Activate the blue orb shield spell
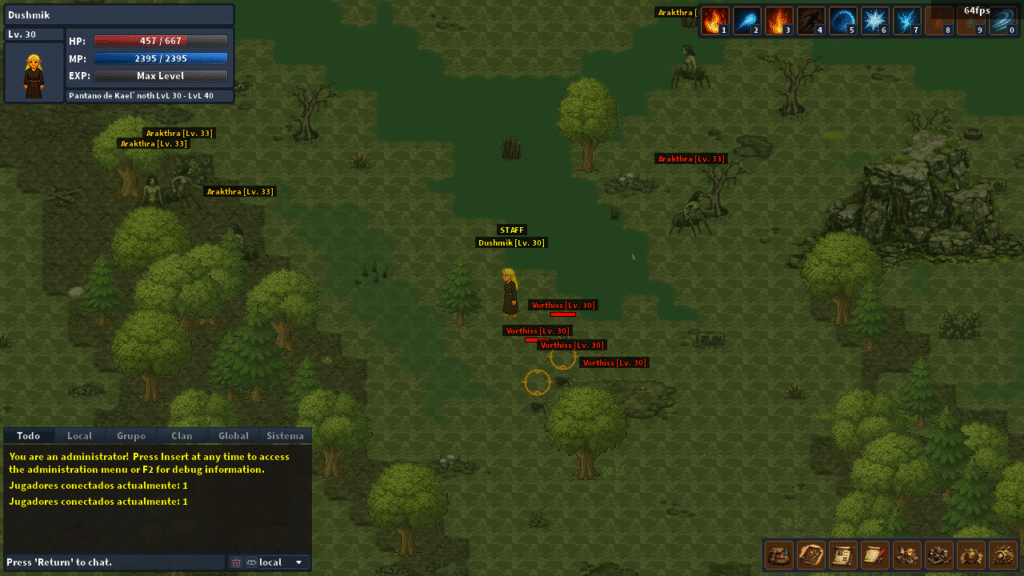1024x576 pixels. pos(842,21)
